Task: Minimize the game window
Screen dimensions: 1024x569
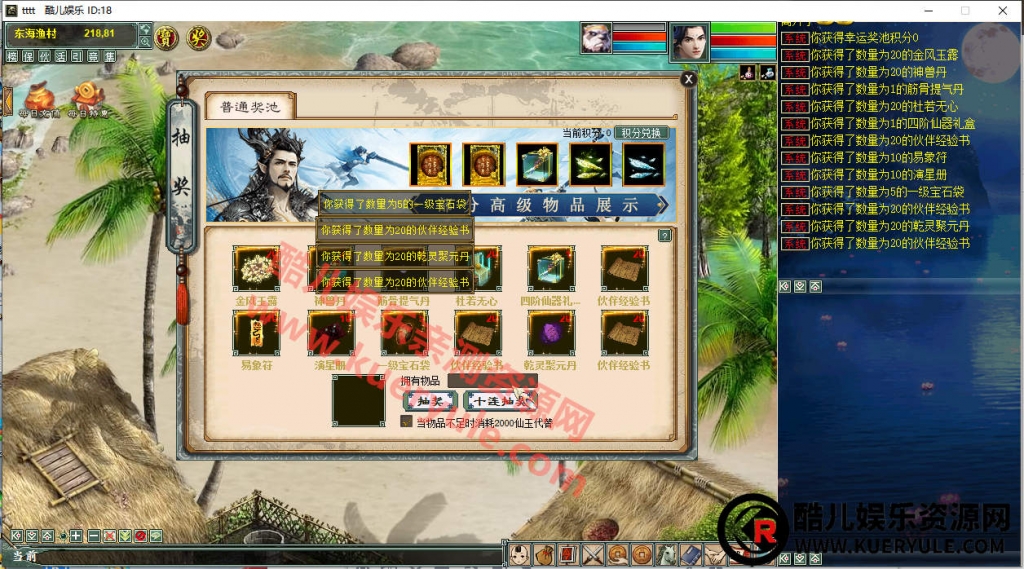Action: pyautogui.click(x=919, y=10)
